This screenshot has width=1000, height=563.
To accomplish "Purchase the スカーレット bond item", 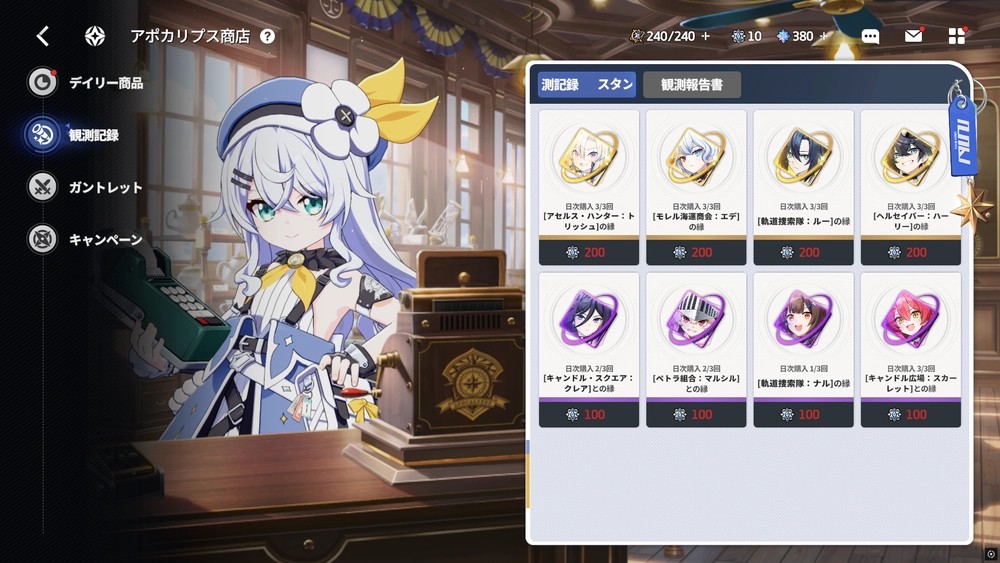I will [x=910, y=350].
